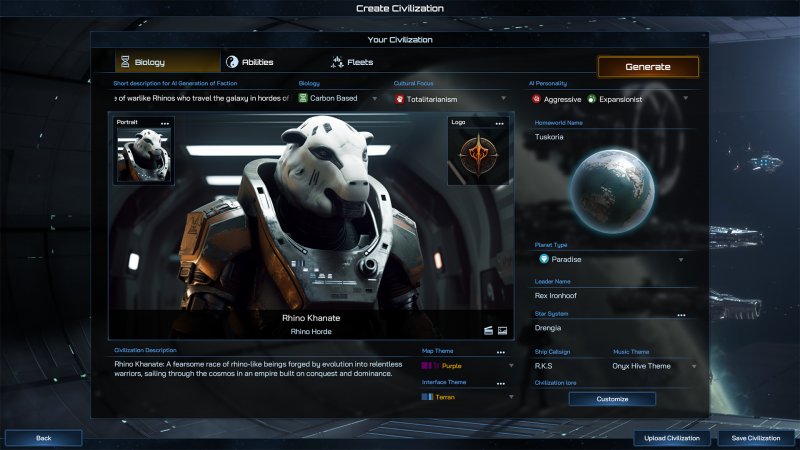The height and width of the screenshot is (450, 800).
Task: Go Back to the previous screen
Action: tap(43, 438)
